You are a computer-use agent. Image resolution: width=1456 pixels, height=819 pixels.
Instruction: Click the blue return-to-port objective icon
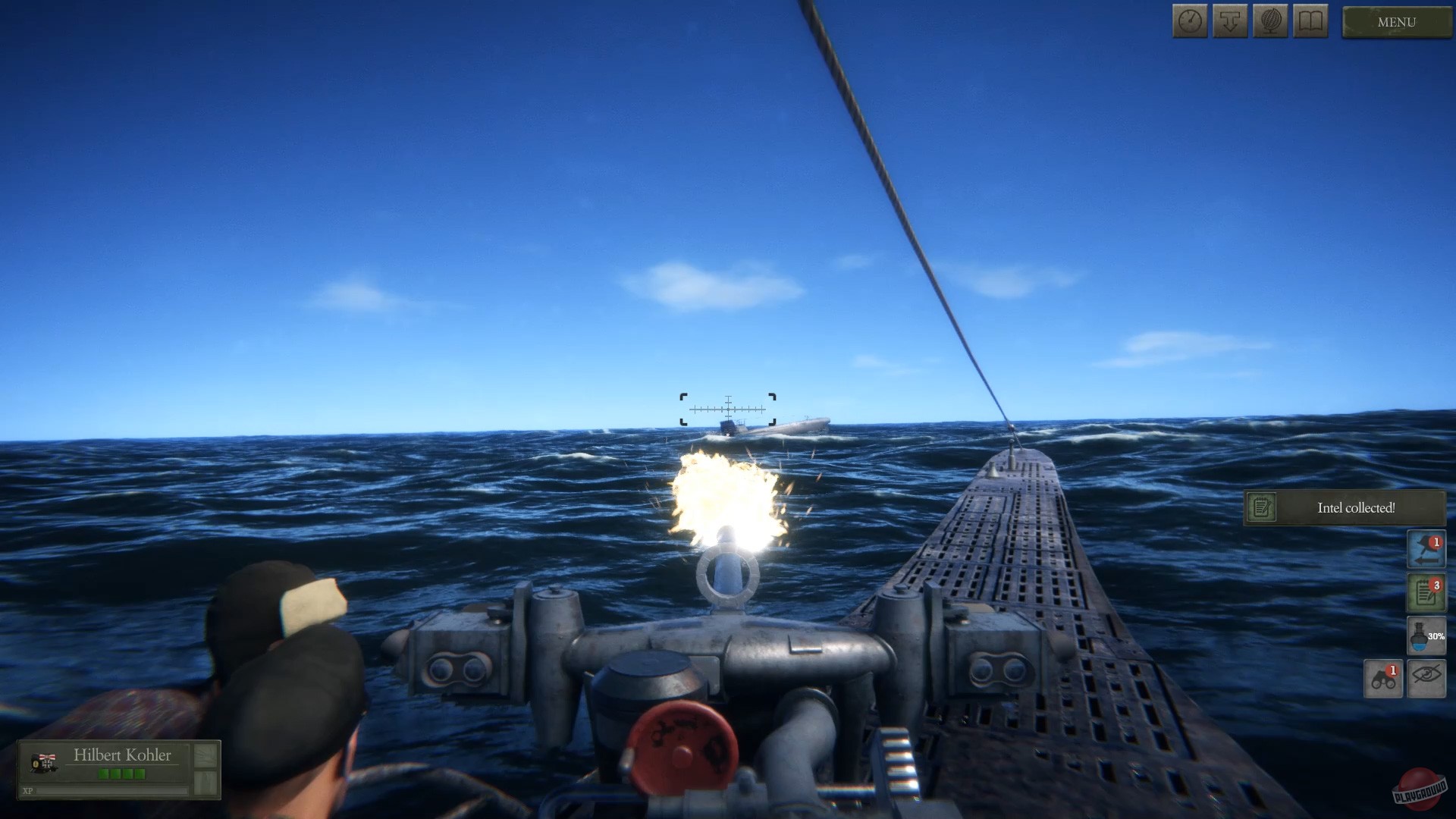pyautogui.click(x=1426, y=549)
